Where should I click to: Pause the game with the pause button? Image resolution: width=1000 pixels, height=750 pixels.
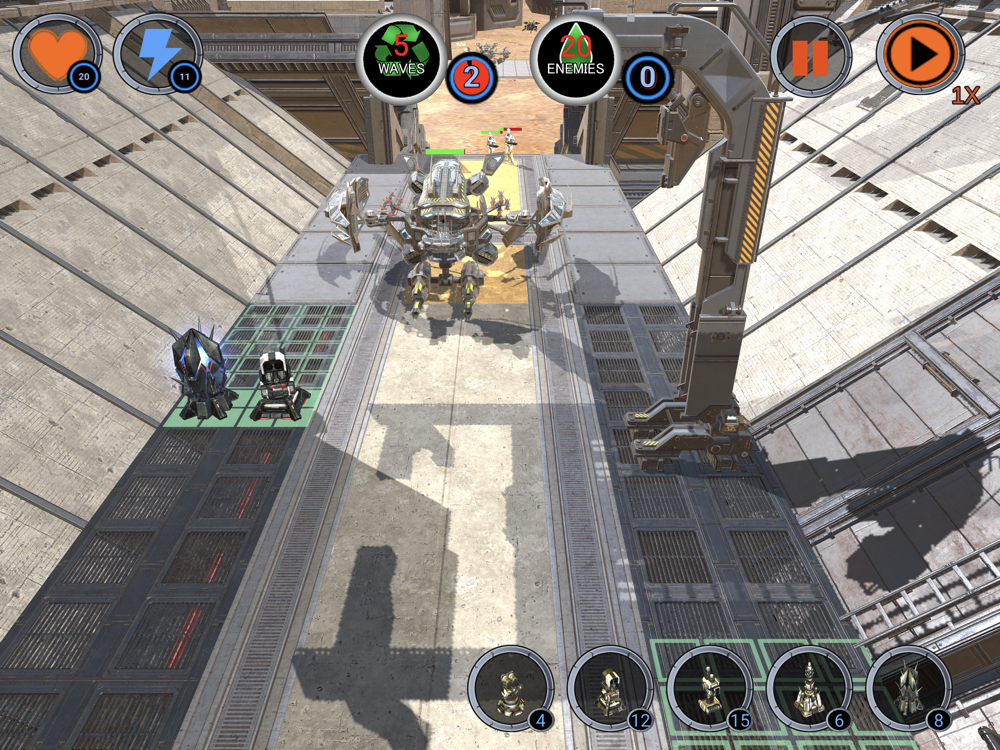pos(810,57)
